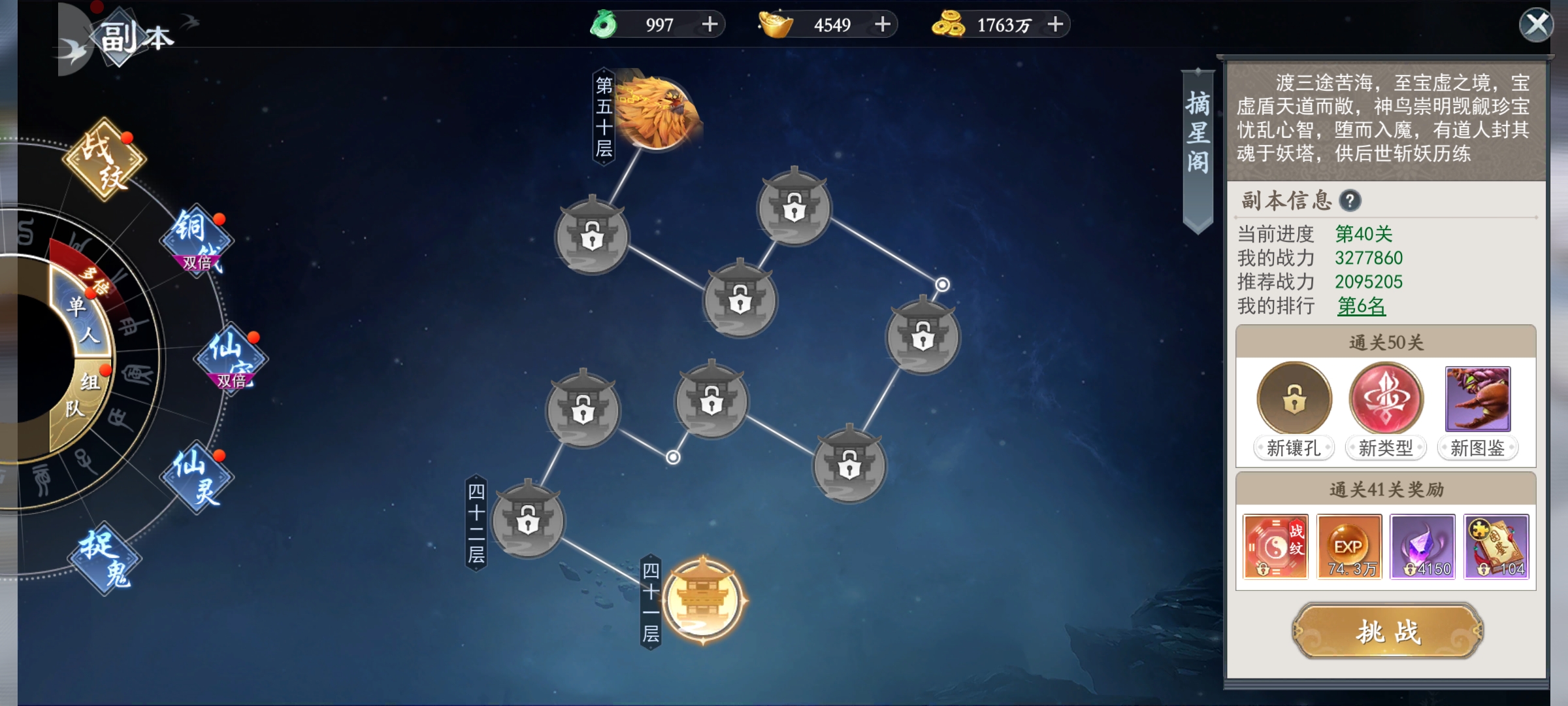Viewport: 1568px width, 706px height.
Task: Inspect the EXP 74.3万 reward
Action: [1349, 546]
